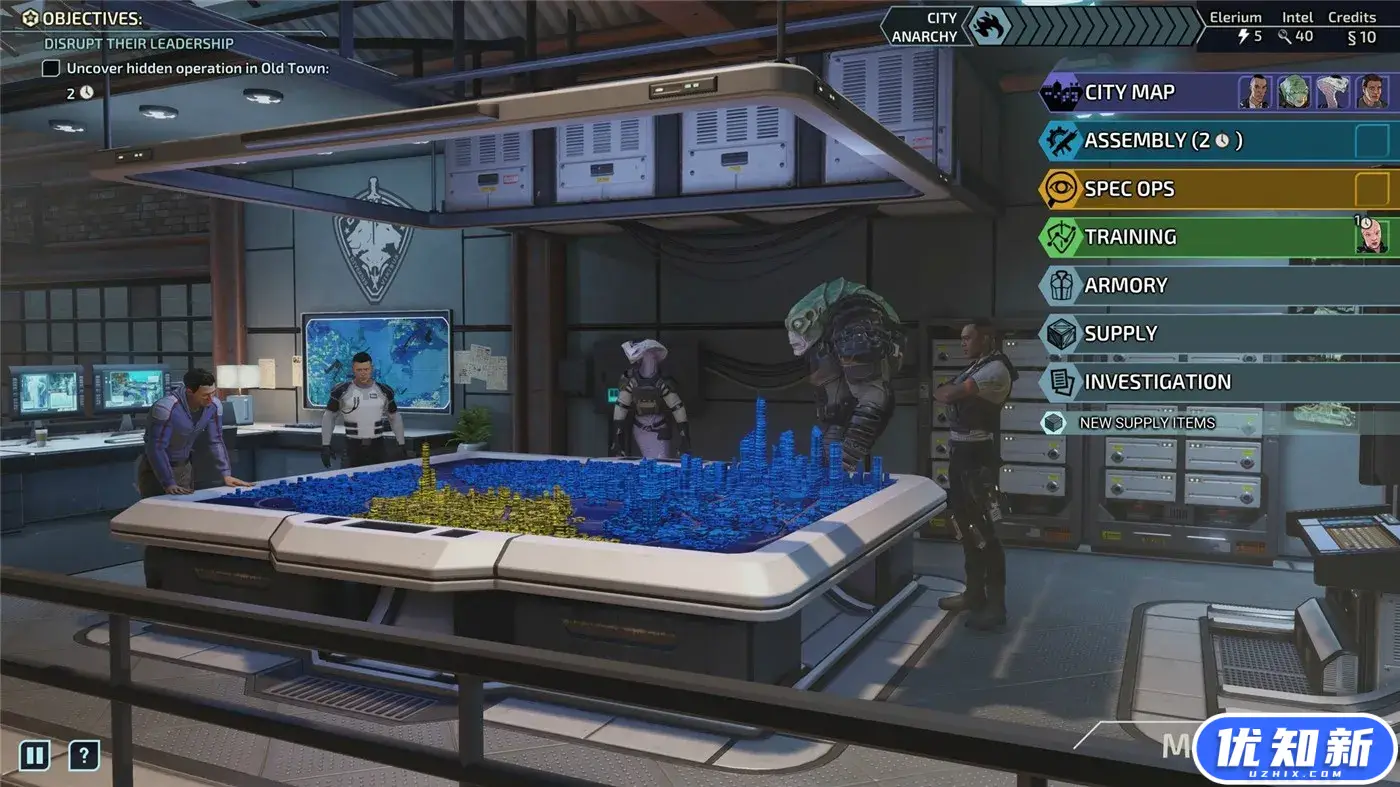Select the Spec Ops menu entry
The width and height of the screenshot is (1400, 787).
tap(1130, 189)
